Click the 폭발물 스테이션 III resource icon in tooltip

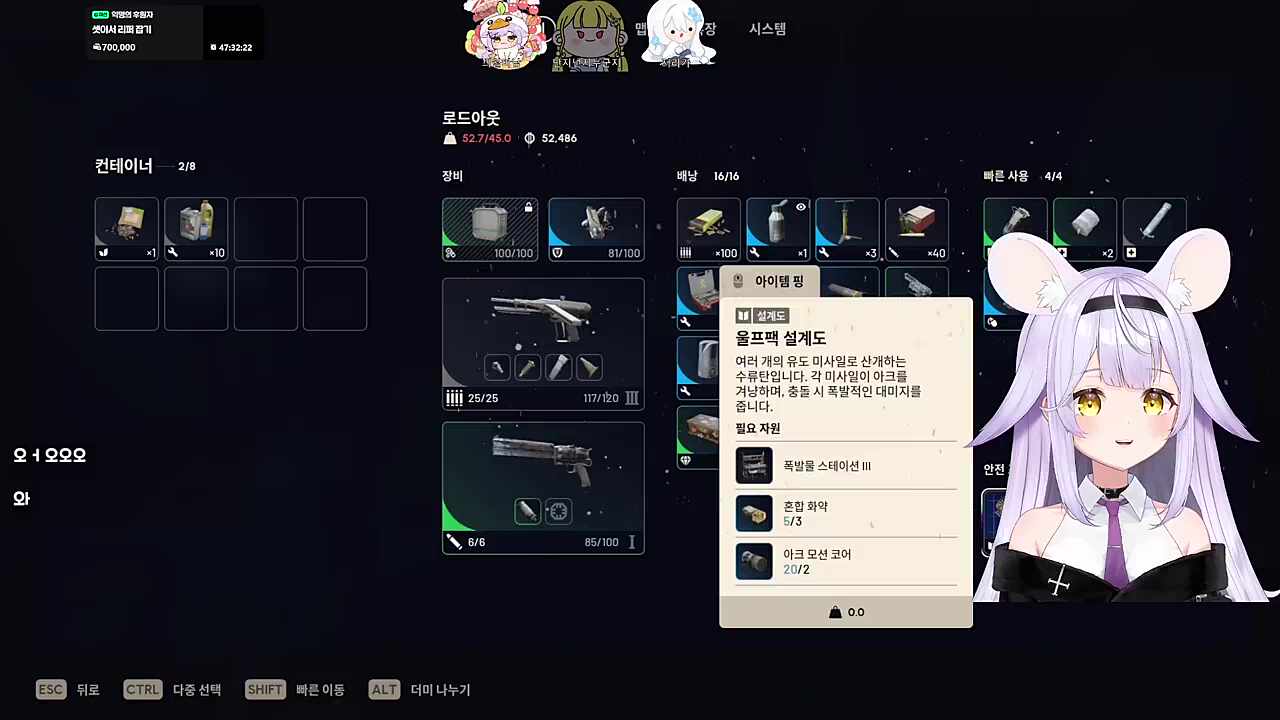pos(754,465)
